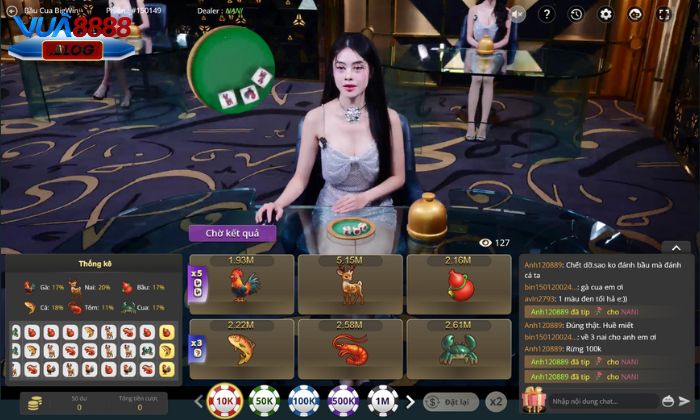
Task: Choose the 100K chip
Action: (304, 400)
